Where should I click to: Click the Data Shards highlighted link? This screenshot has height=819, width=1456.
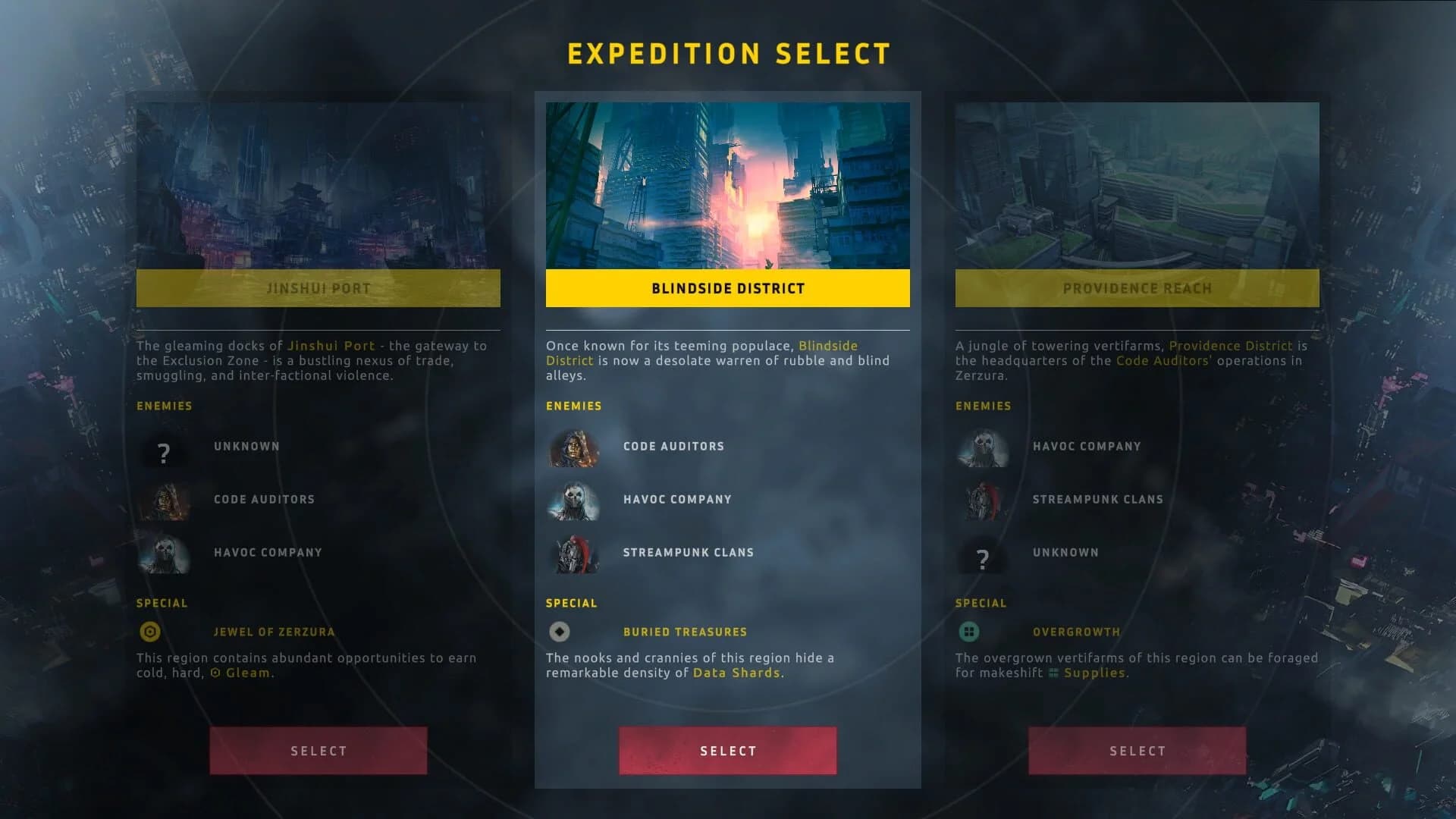[x=736, y=672]
